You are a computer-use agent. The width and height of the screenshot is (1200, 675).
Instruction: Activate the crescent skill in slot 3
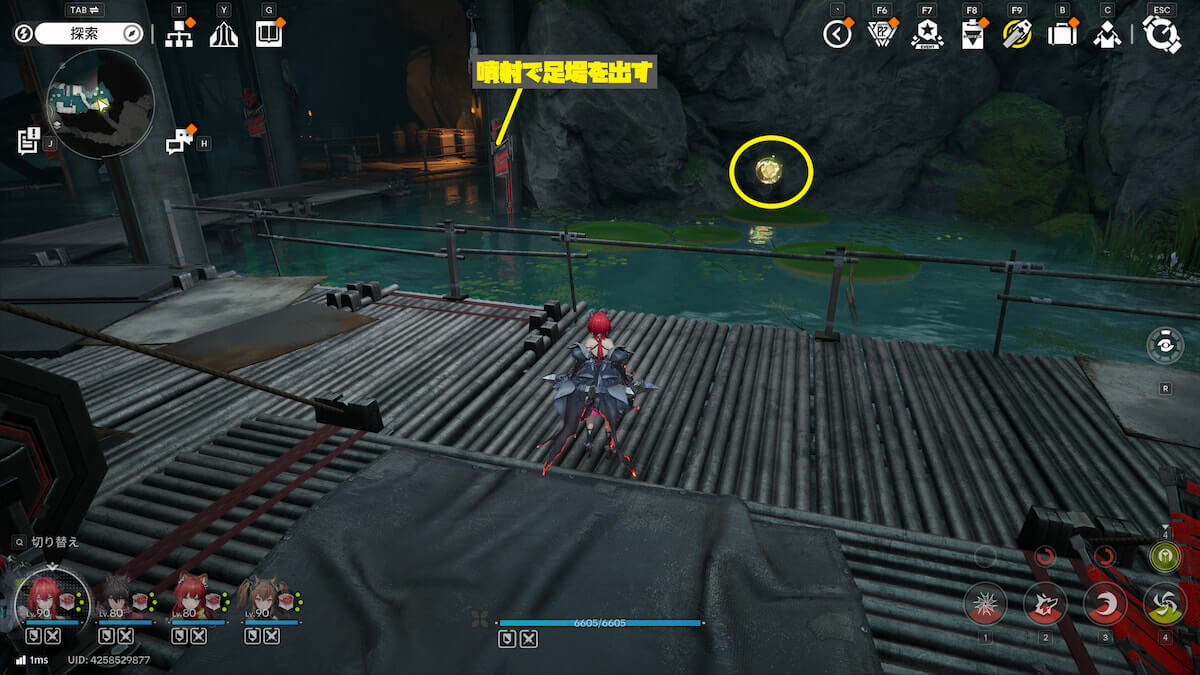point(1105,603)
